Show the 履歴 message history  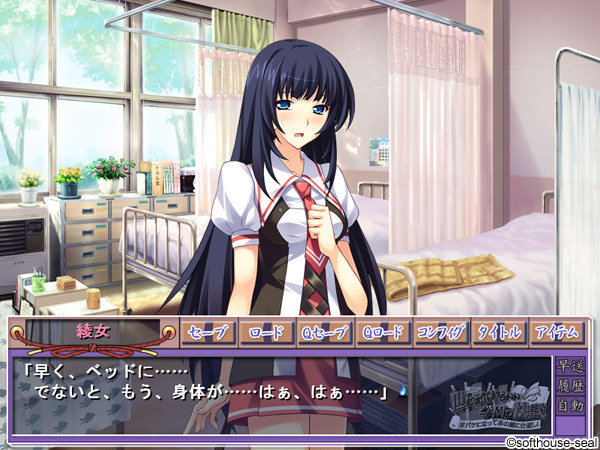click(x=571, y=386)
